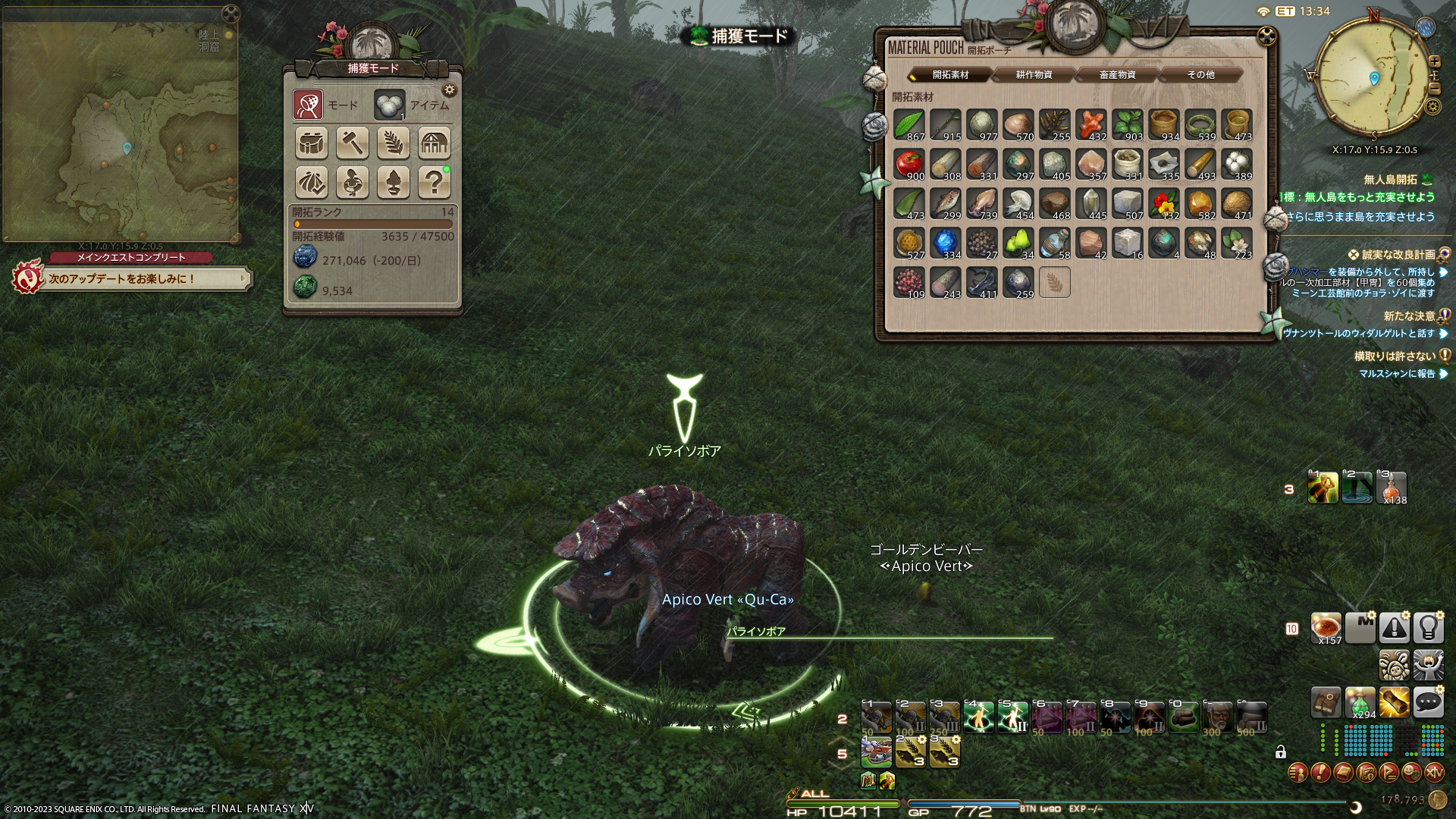Close the Material Pouch window
1456x819 pixels.
point(1266,36)
